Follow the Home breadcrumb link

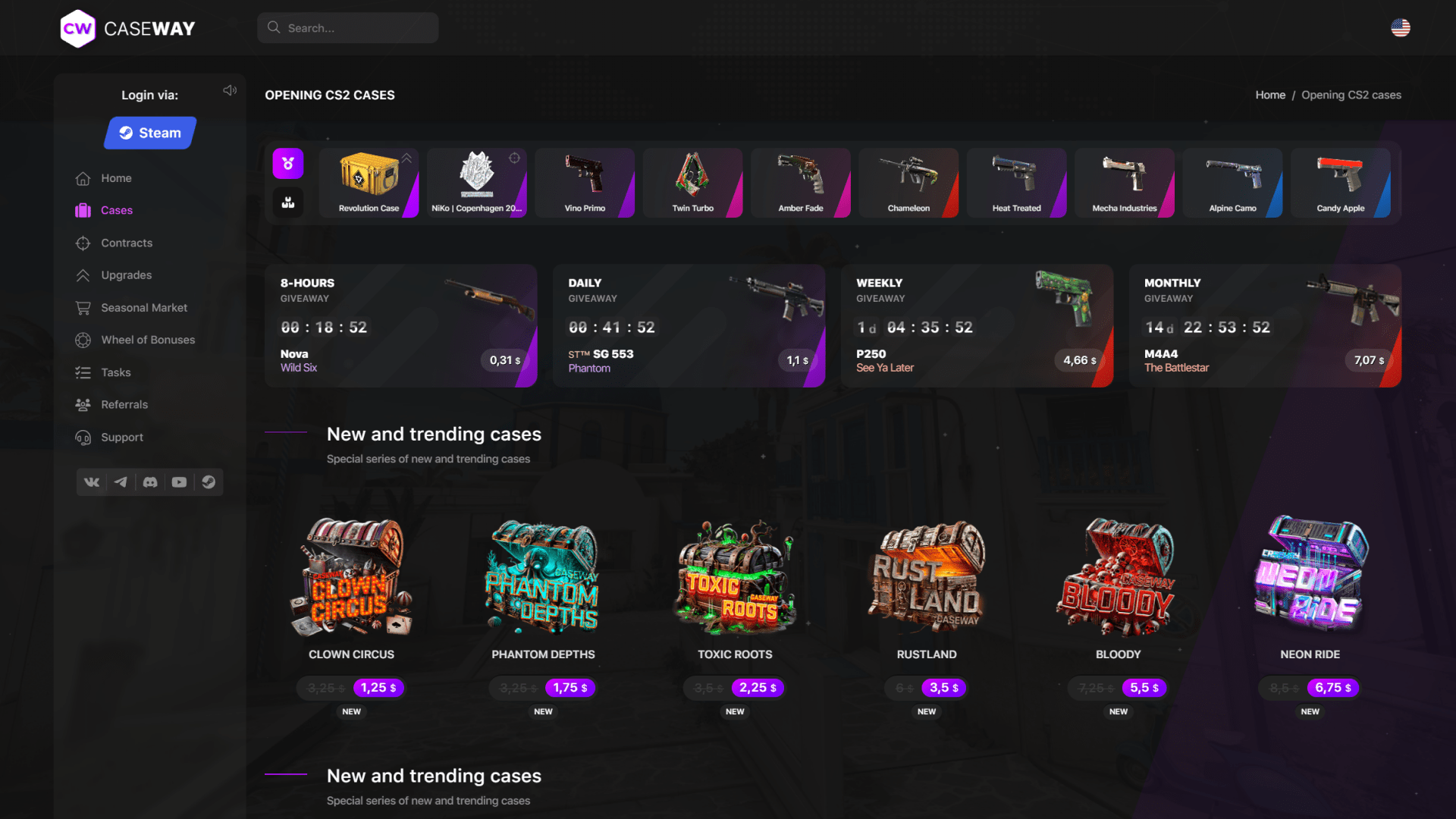1270,95
